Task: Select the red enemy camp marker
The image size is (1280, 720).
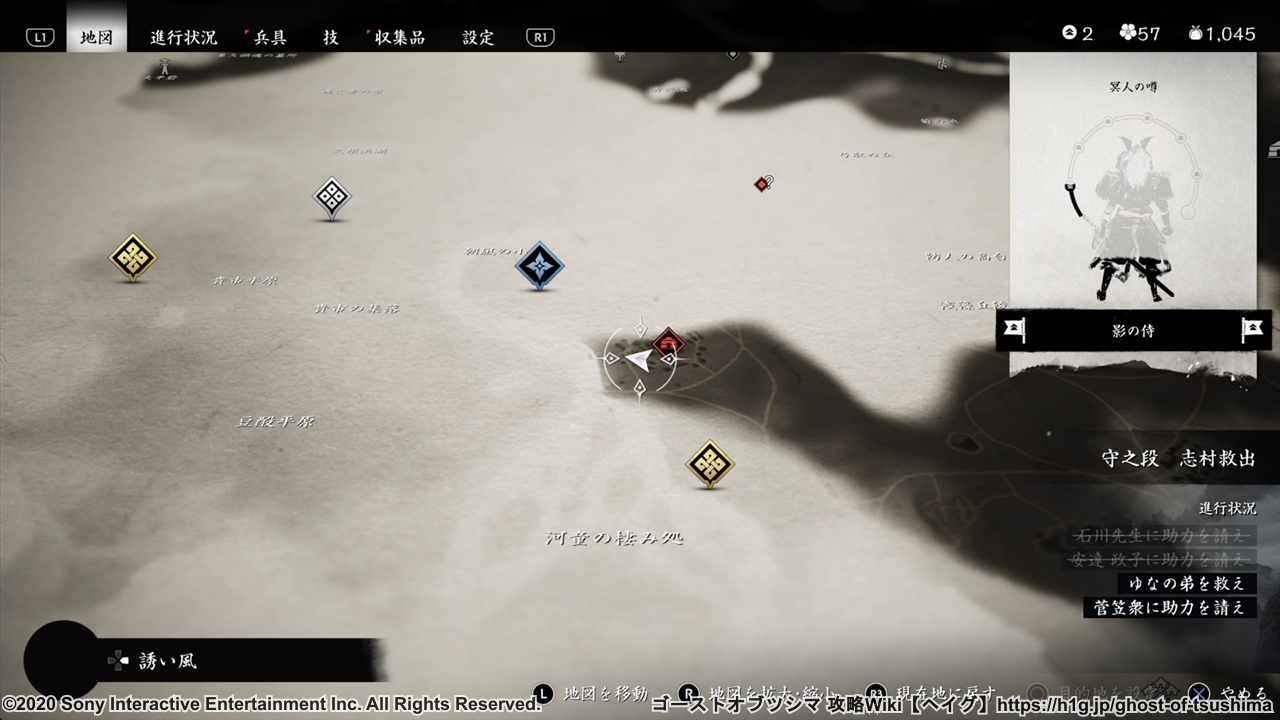Action: 669,344
